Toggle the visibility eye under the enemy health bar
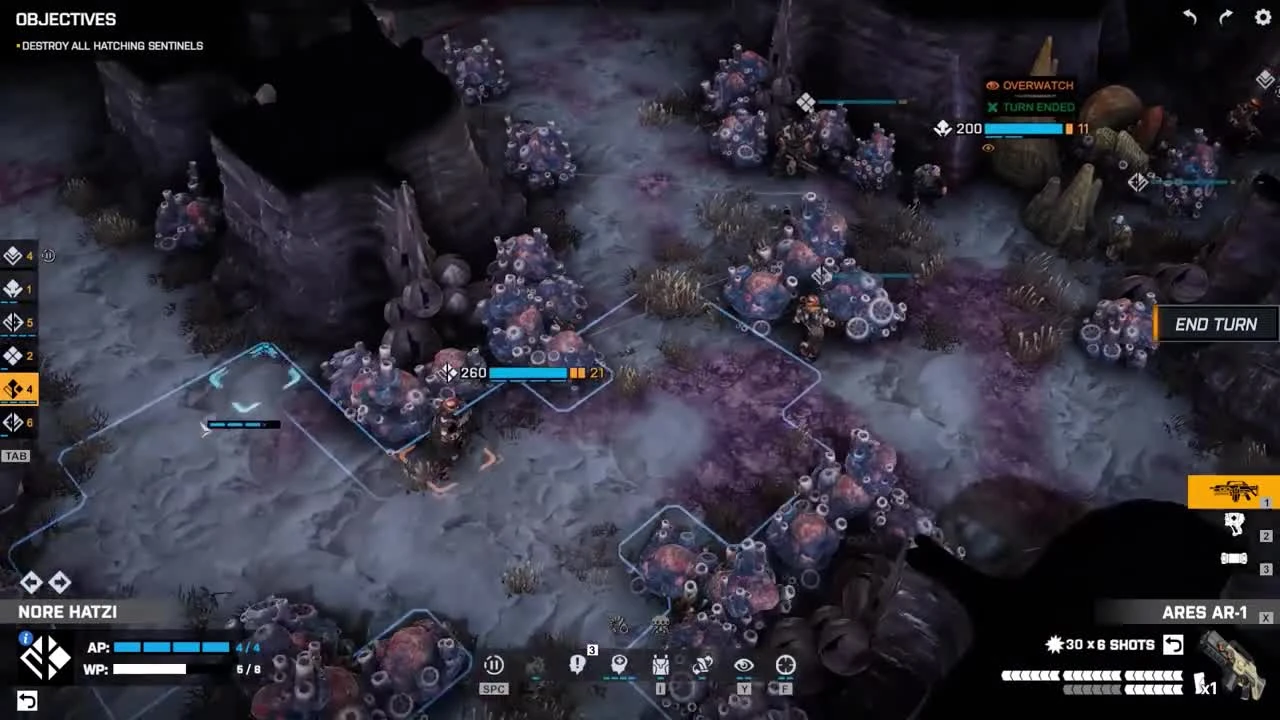Viewport: 1280px width, 720px height. (988, 148)
